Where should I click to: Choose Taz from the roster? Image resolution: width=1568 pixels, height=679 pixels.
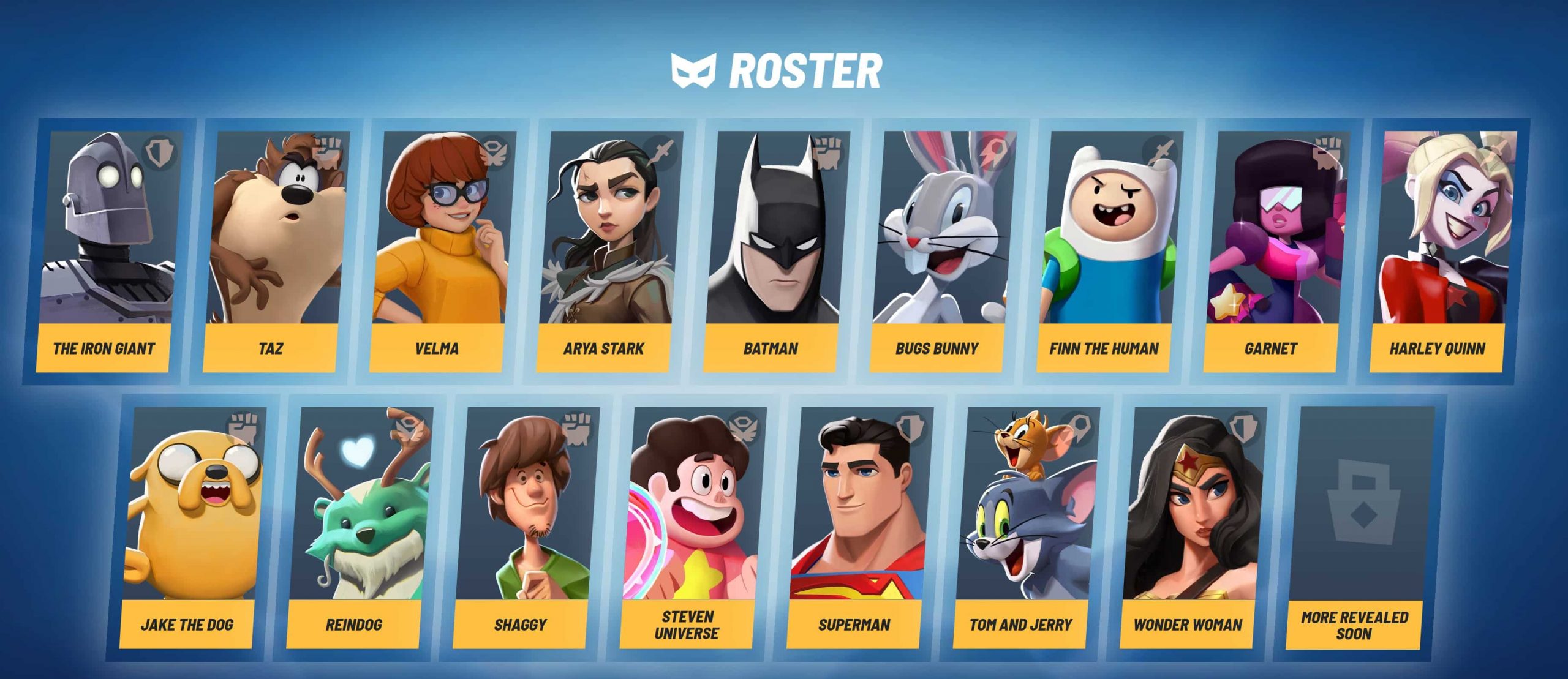tap(272, 251)
